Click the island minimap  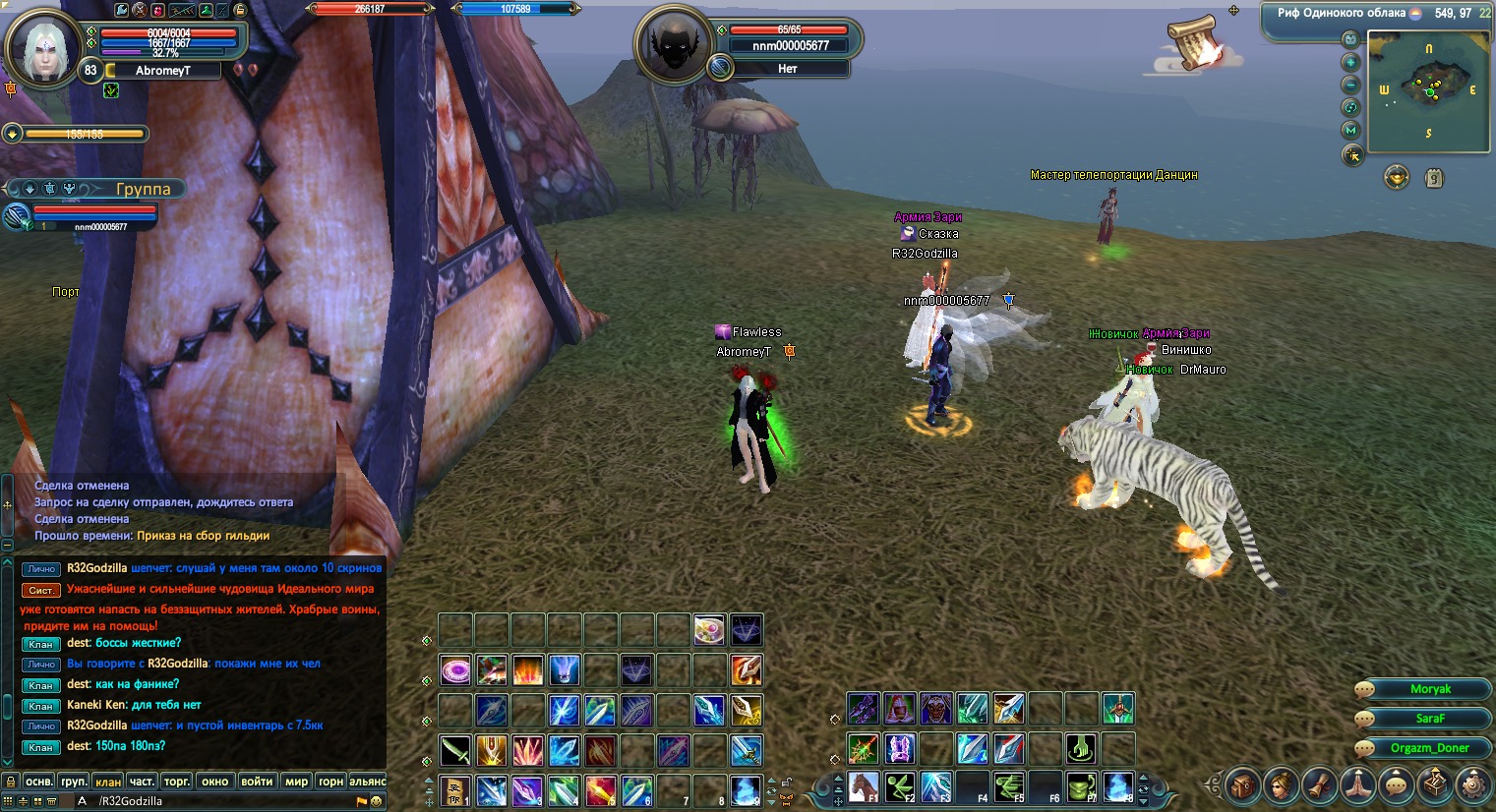point(1428,91)
